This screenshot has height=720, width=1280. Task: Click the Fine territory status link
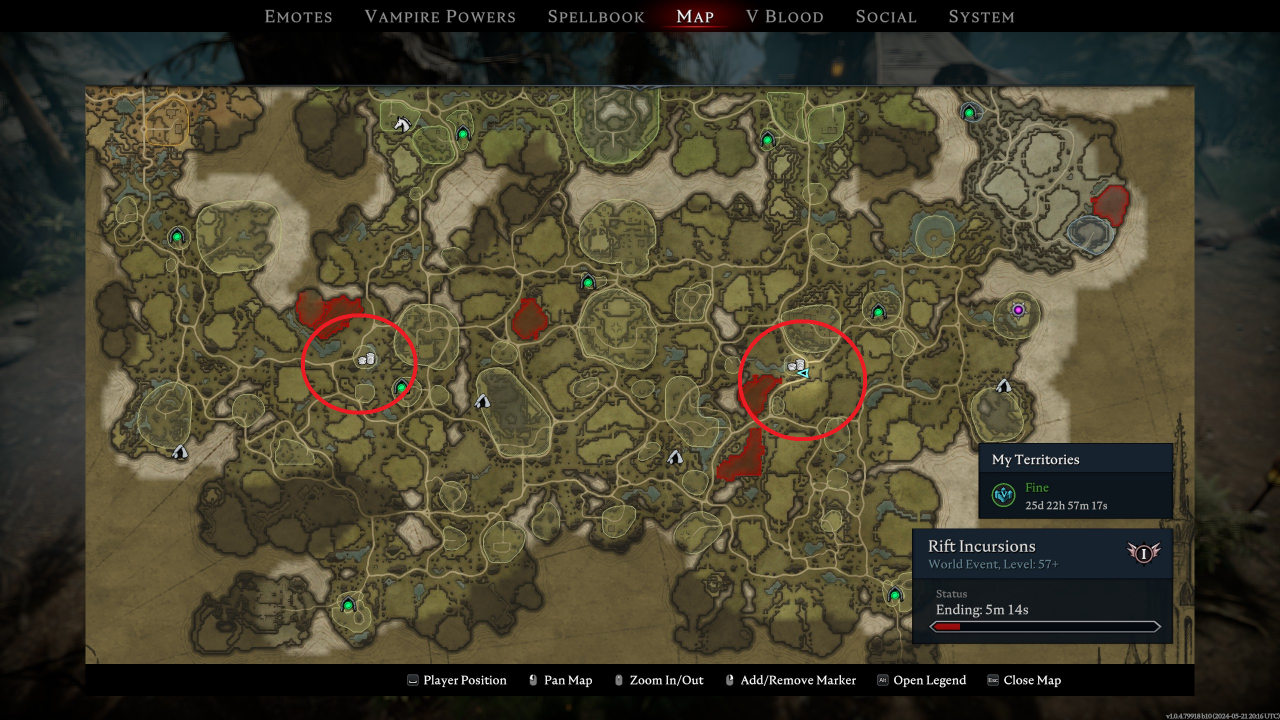(1036, 487)
